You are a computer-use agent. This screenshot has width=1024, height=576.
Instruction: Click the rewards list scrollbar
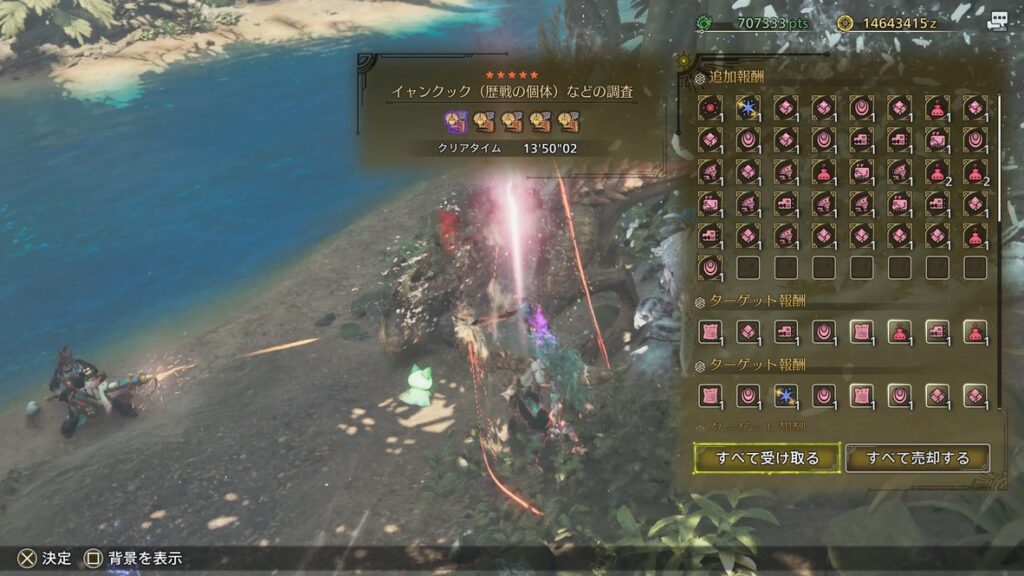click(998, 160)
